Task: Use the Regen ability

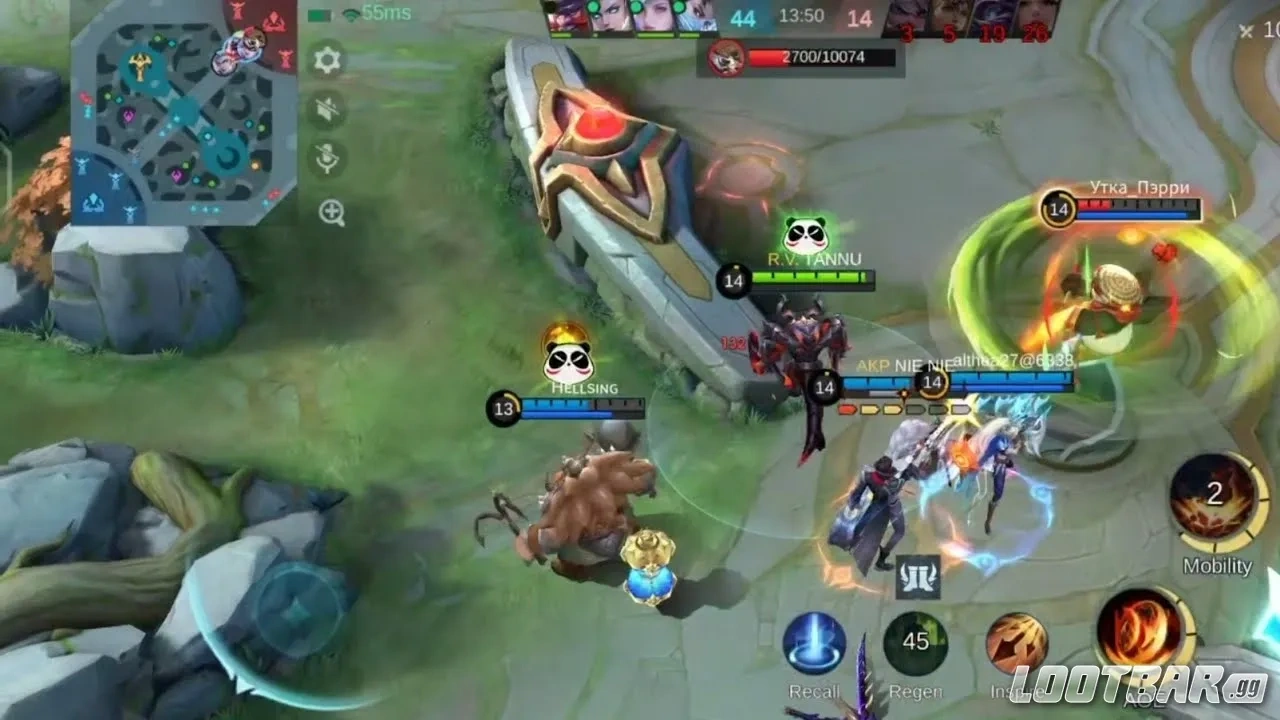Action: click(x=915, y=643)
